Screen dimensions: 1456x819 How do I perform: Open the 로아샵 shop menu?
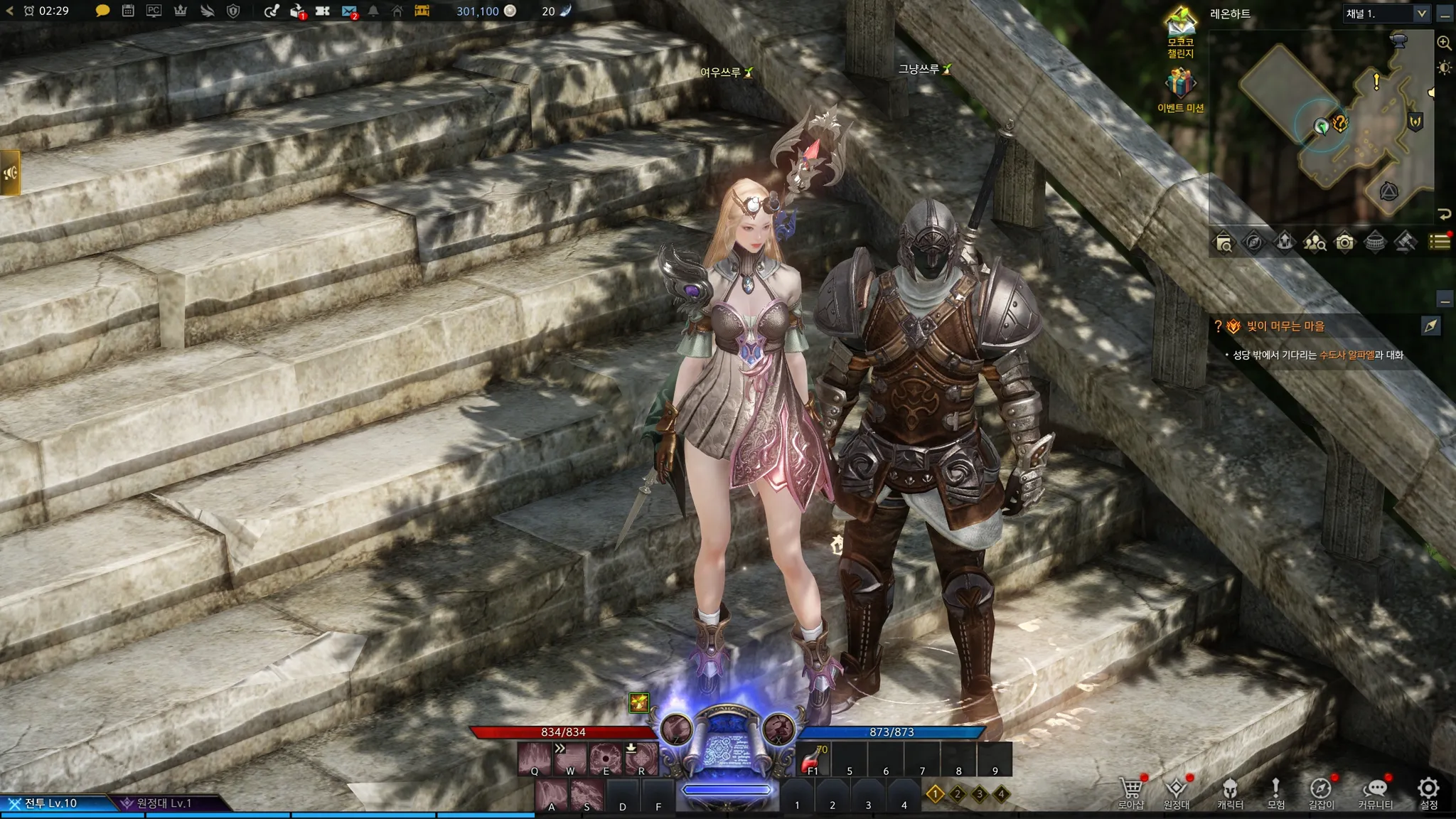pyautogui.click(x=1130, y=791)
